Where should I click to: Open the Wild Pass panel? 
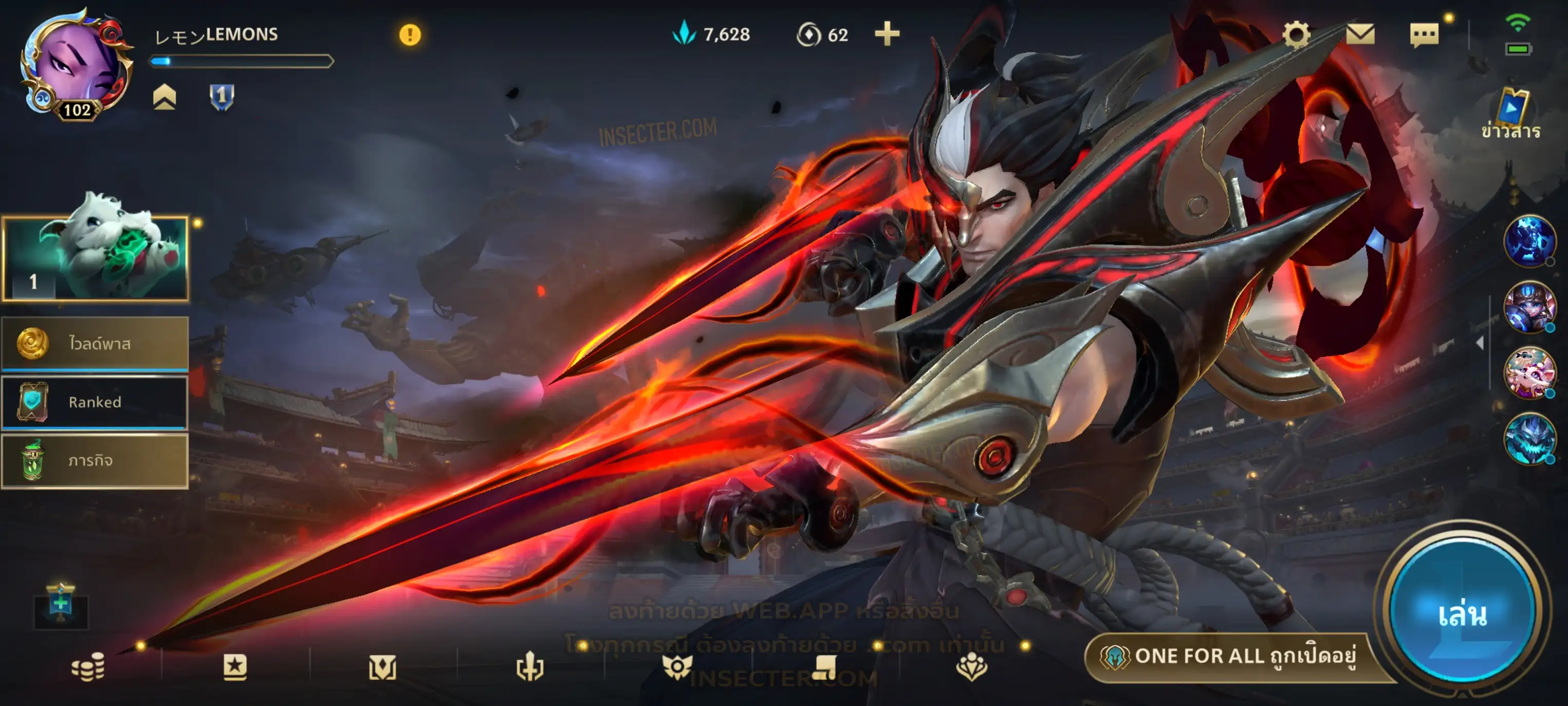click(x=95, y=343)
